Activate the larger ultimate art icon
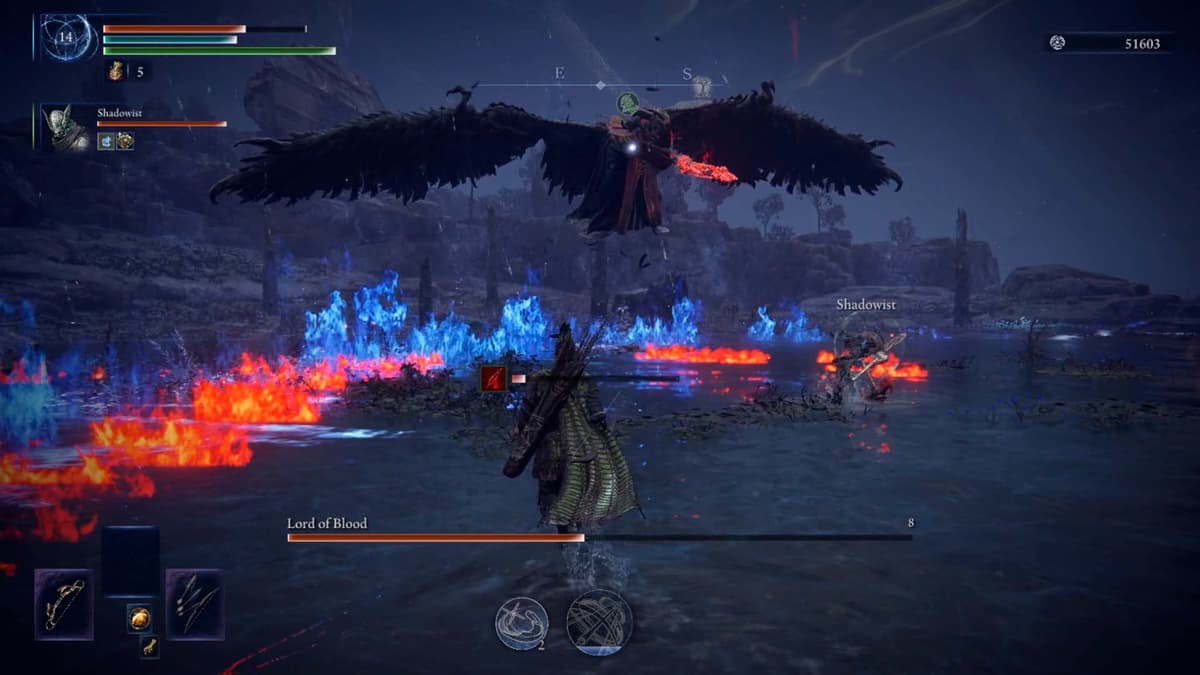Screen dimensions: 1200x675 tap(599, 622)
